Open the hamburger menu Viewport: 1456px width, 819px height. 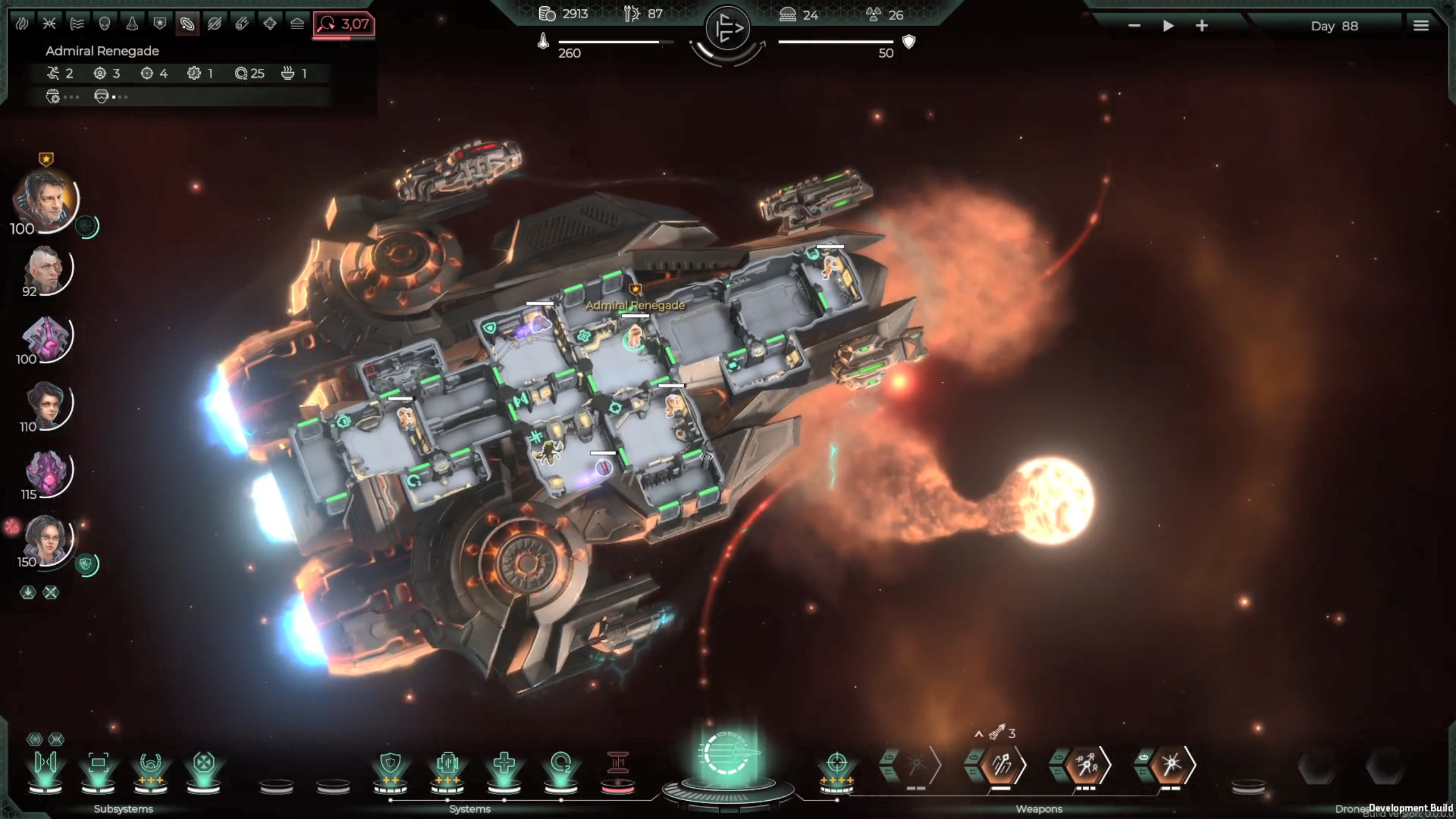(x=1421, y=26)
